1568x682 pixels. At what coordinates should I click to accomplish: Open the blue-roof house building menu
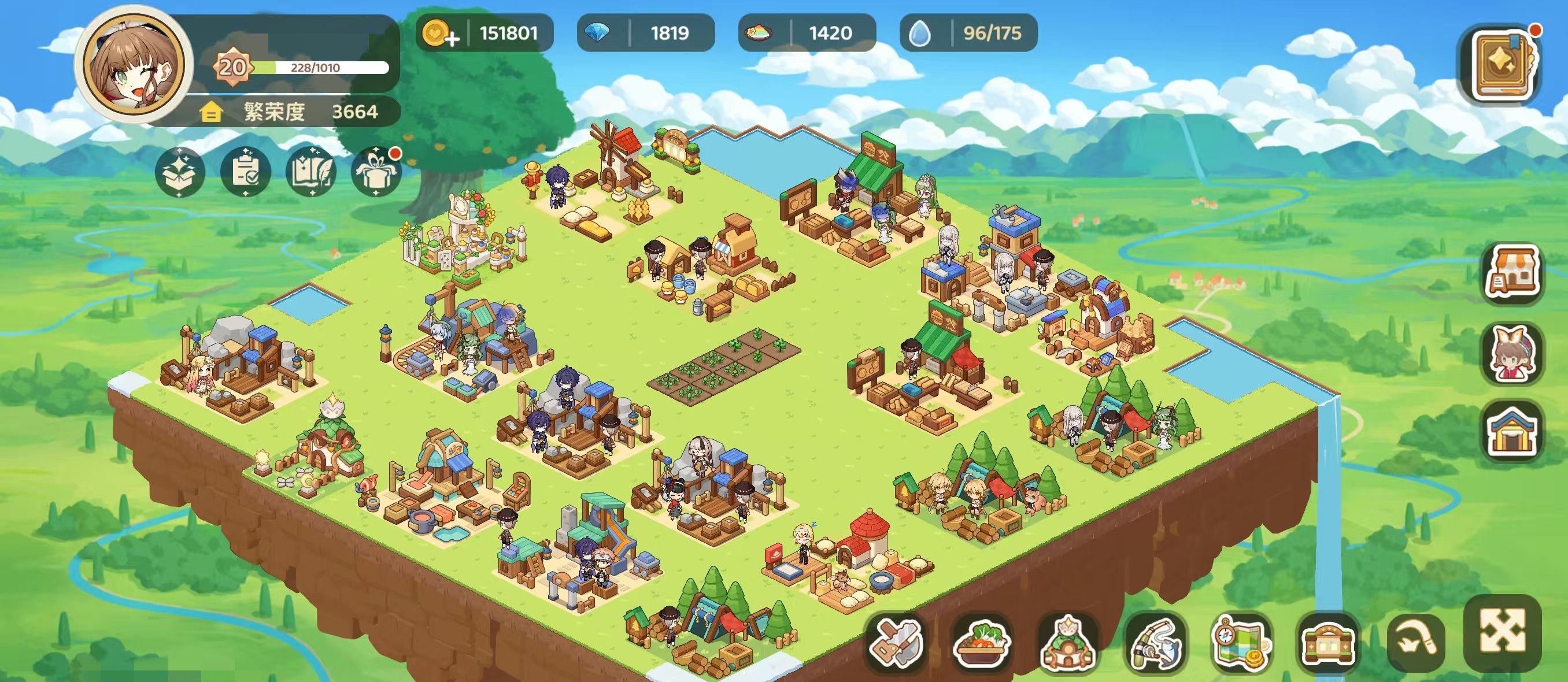click(1513, 432)
